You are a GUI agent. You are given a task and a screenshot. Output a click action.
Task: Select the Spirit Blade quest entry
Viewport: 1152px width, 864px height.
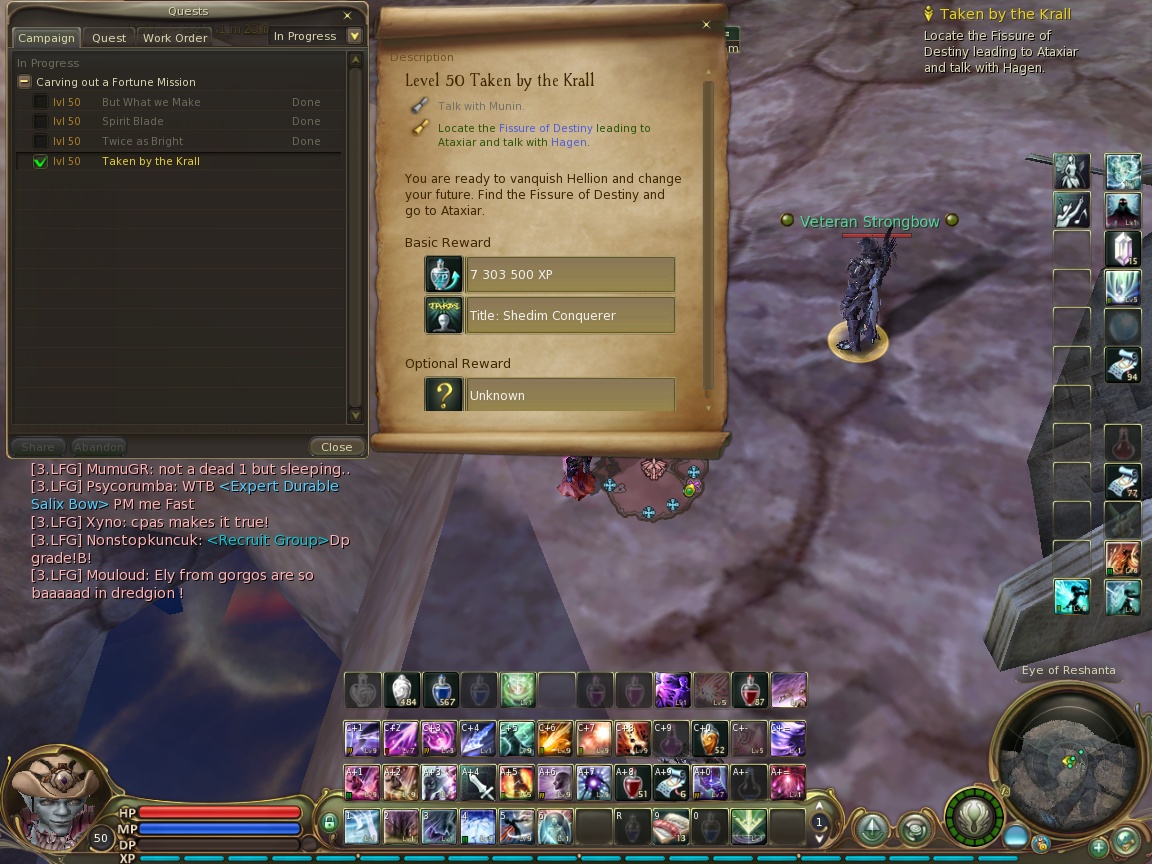[x=132, y=121]
